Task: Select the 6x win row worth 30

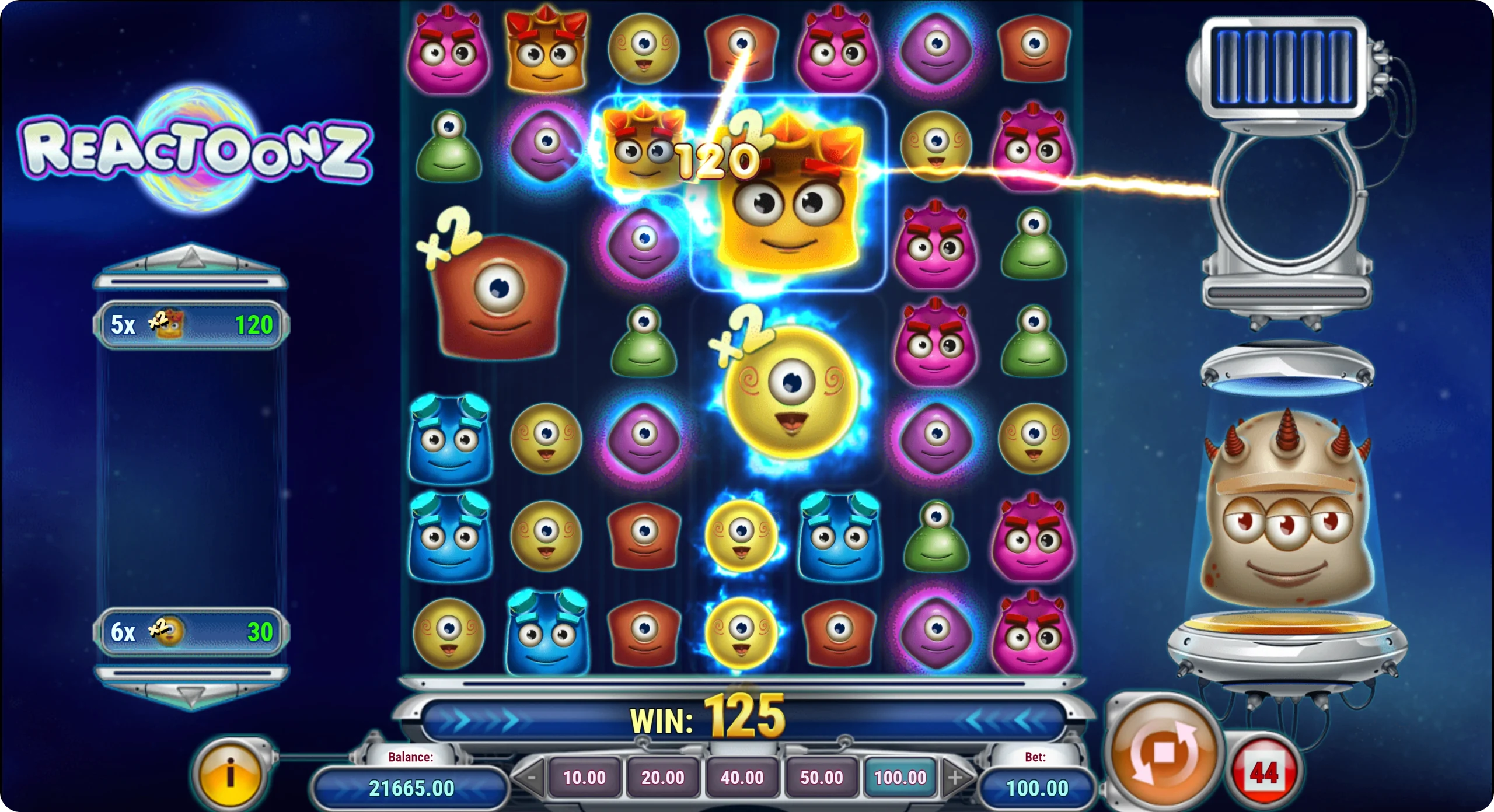Action: tap(191, 632)
